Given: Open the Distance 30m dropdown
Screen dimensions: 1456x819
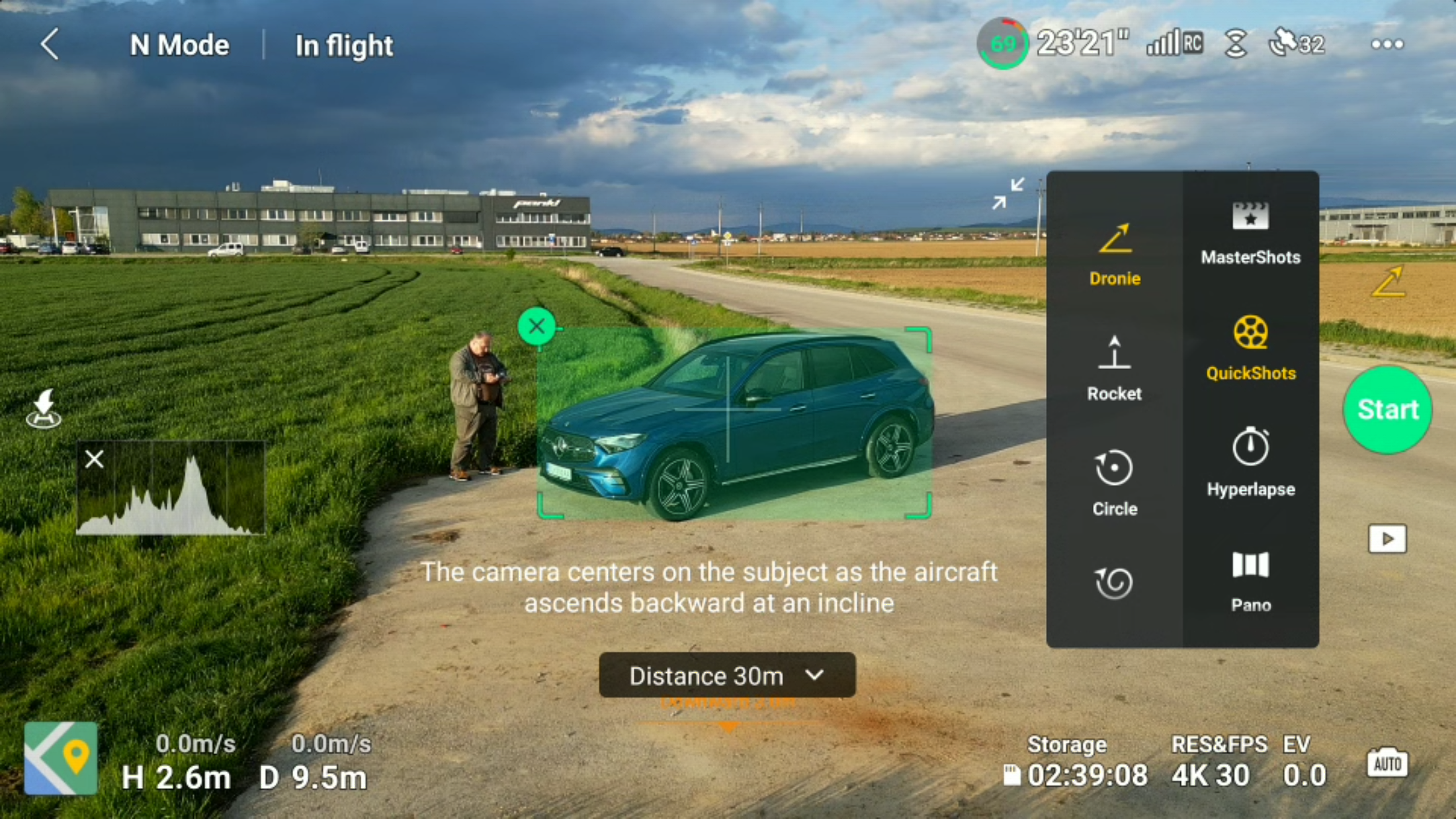Looking at the screenshot, I should tap(727, 675).
